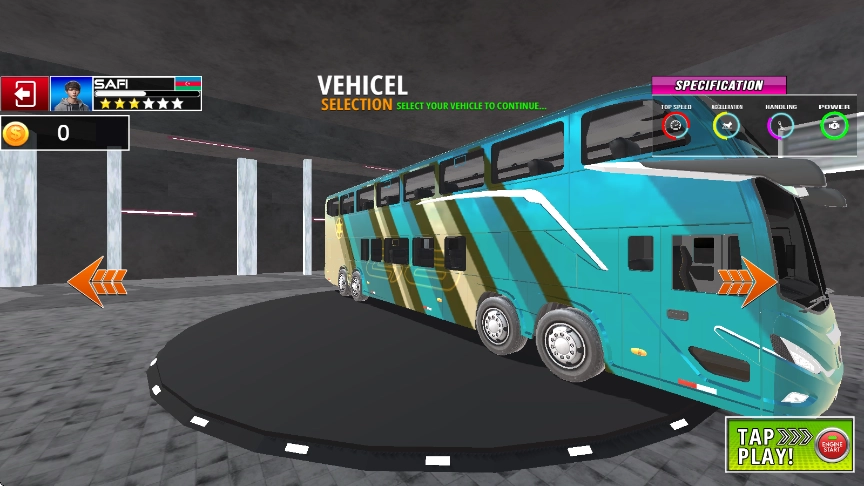The height and width of the screenshot is (486, 864).
Task: Select the Power specification gauge
Action: click(x=834, y=125)
